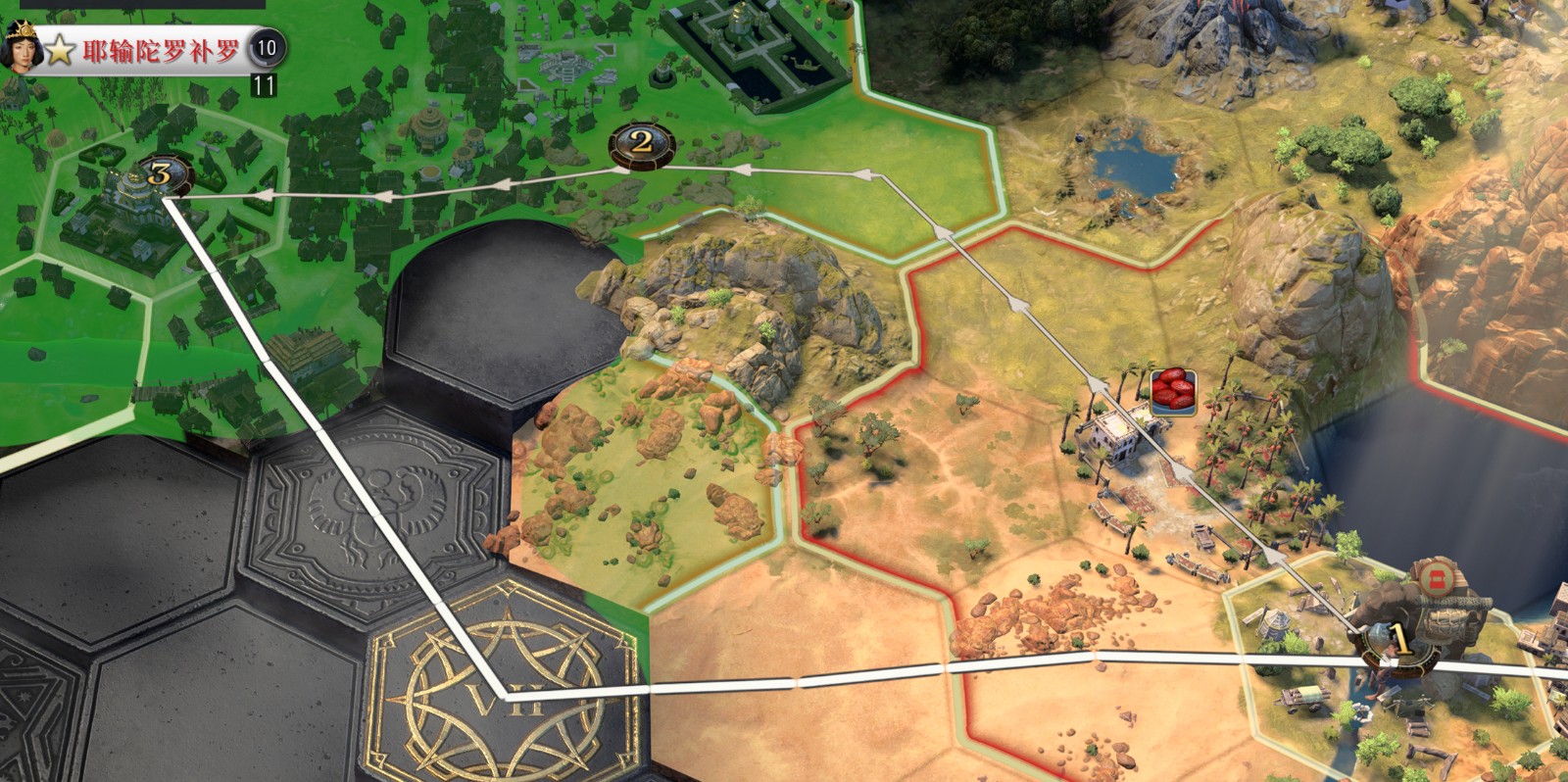1568x782 pixels.
Task: Click the leader portrait on the city banner
Action: (20, 46)
